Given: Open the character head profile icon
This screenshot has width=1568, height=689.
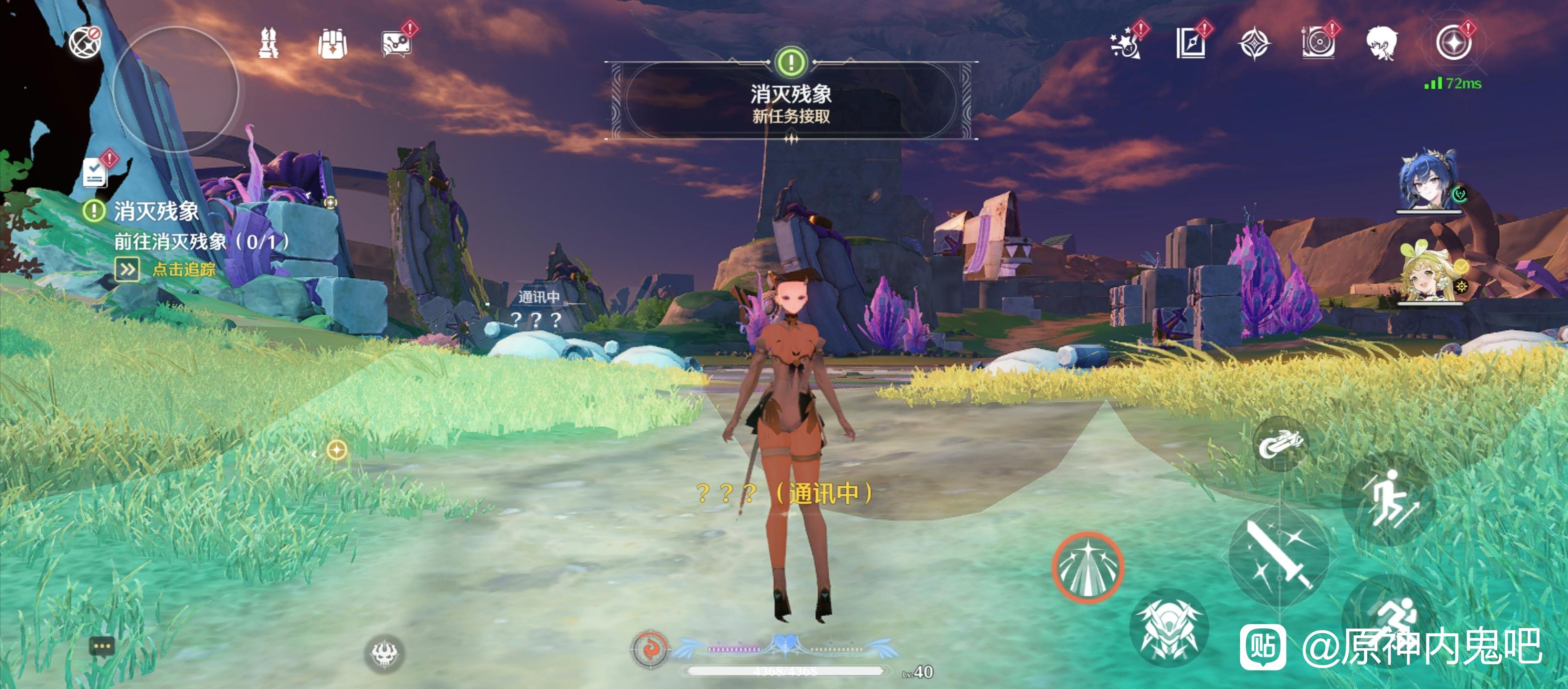Looking at the screenshot, I should pyautogui.click(x=1381, y=44).
